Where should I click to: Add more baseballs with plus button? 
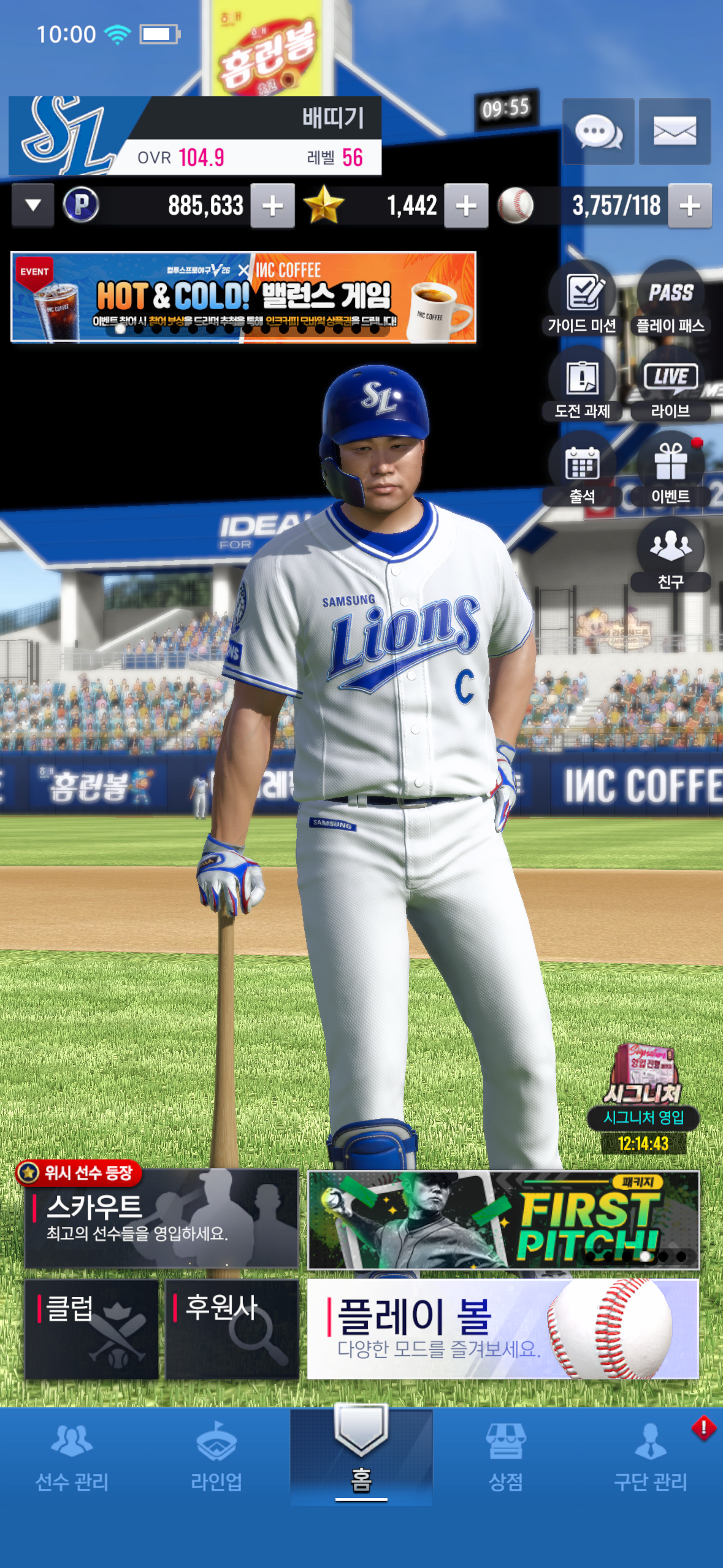[x=689, y=206]
